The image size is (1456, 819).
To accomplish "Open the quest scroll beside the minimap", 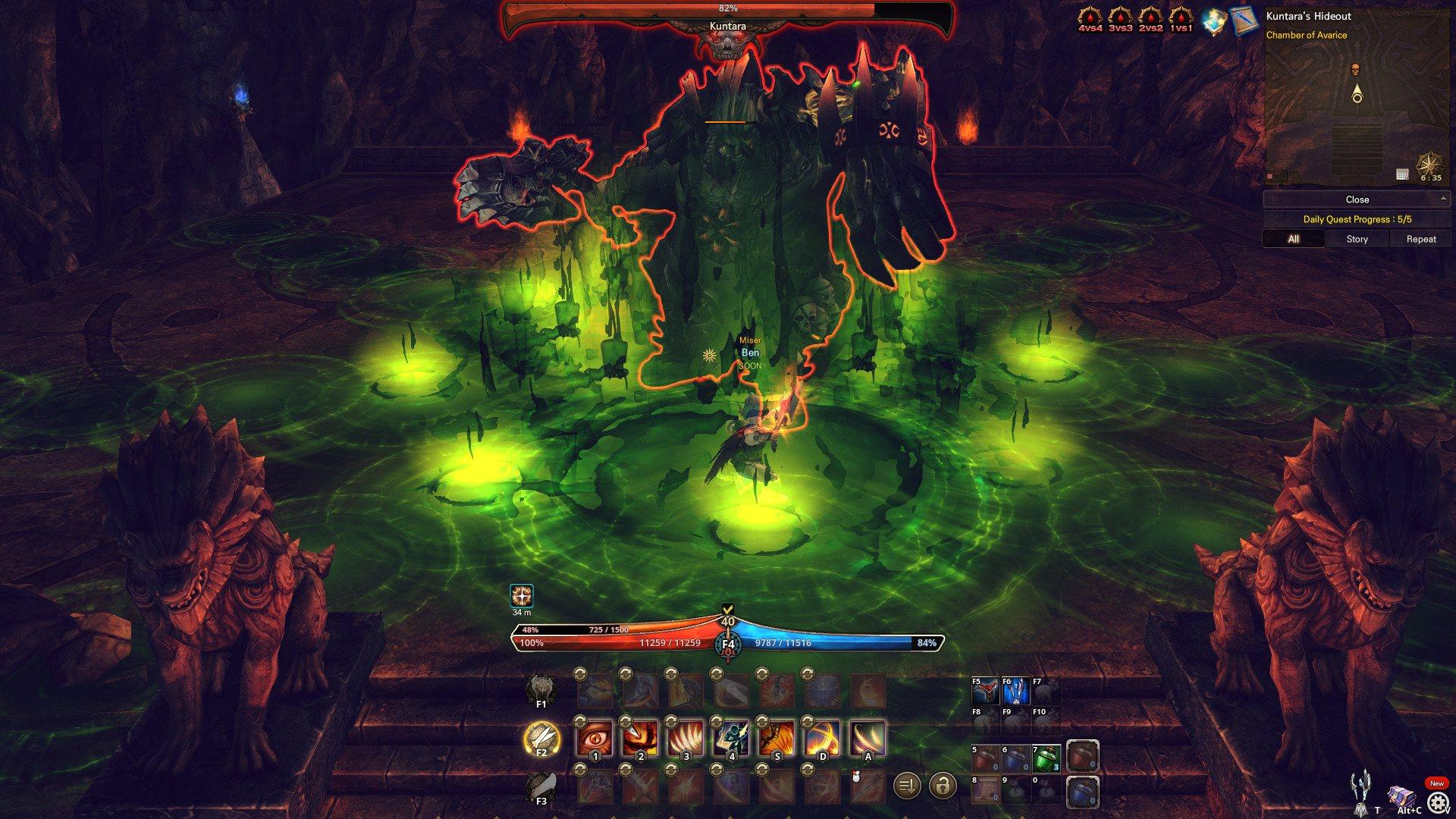I will click(1243, 19).
